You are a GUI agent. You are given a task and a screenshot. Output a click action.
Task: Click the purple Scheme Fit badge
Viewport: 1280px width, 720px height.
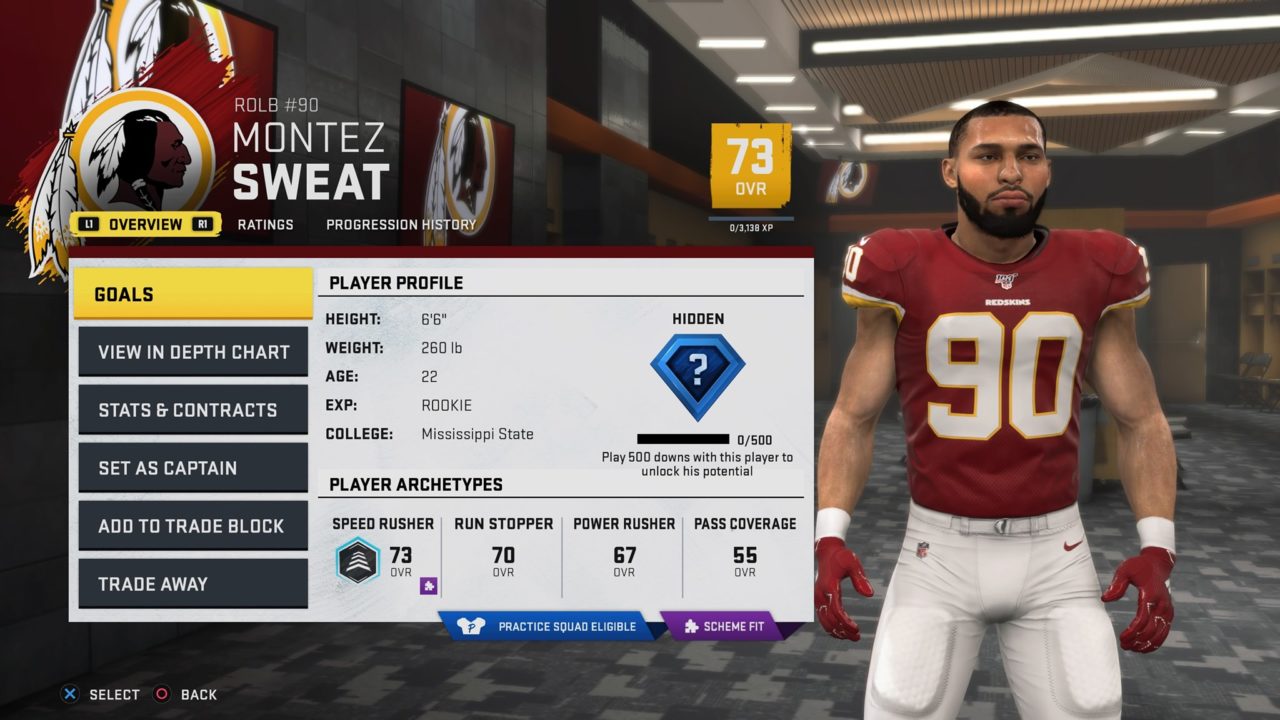[724, 627]
